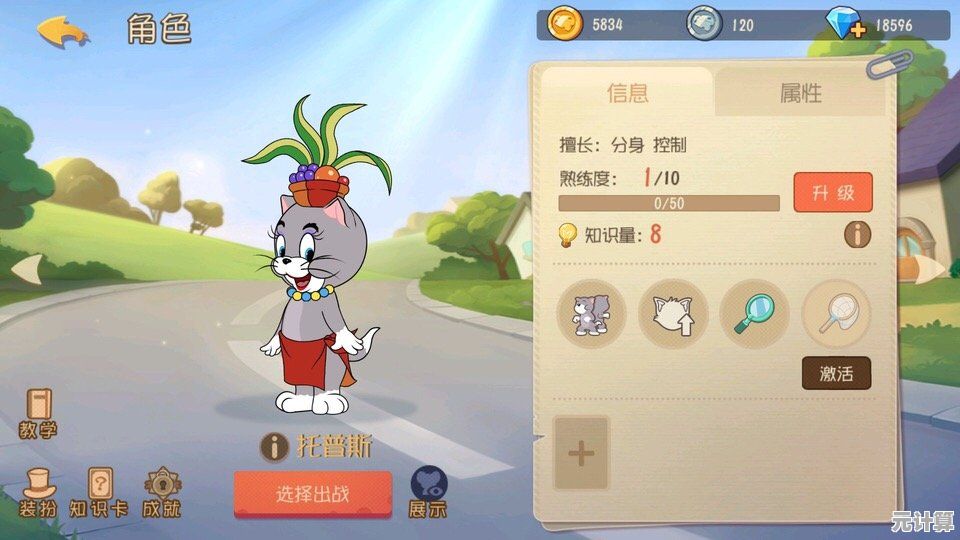Select the cat with up-arrow skill icon
This screenshot has height=540, width=960.
(x=673, y=314)
